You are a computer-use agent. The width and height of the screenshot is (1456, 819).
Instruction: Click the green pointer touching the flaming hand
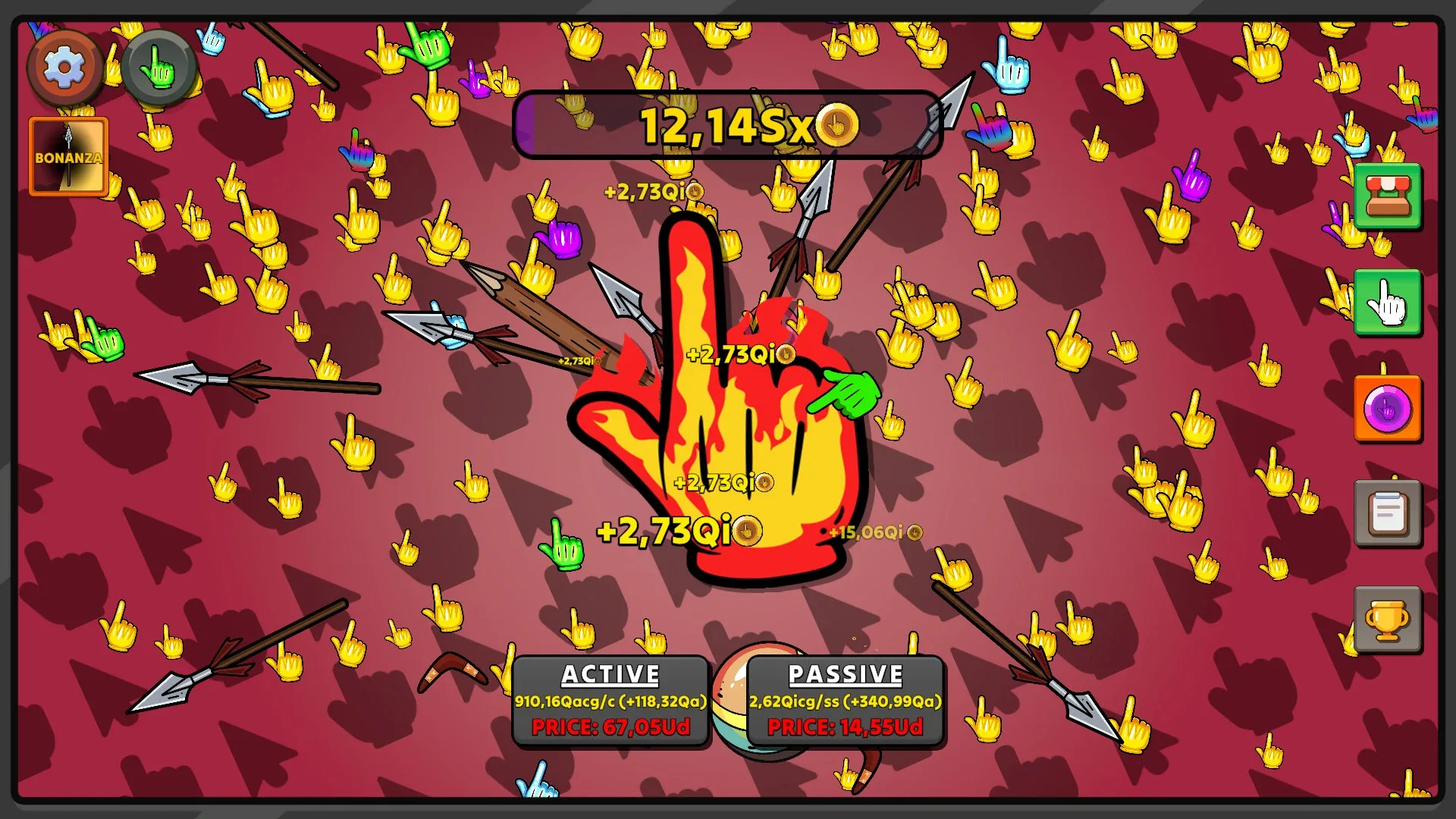click(x=846, y=394)
